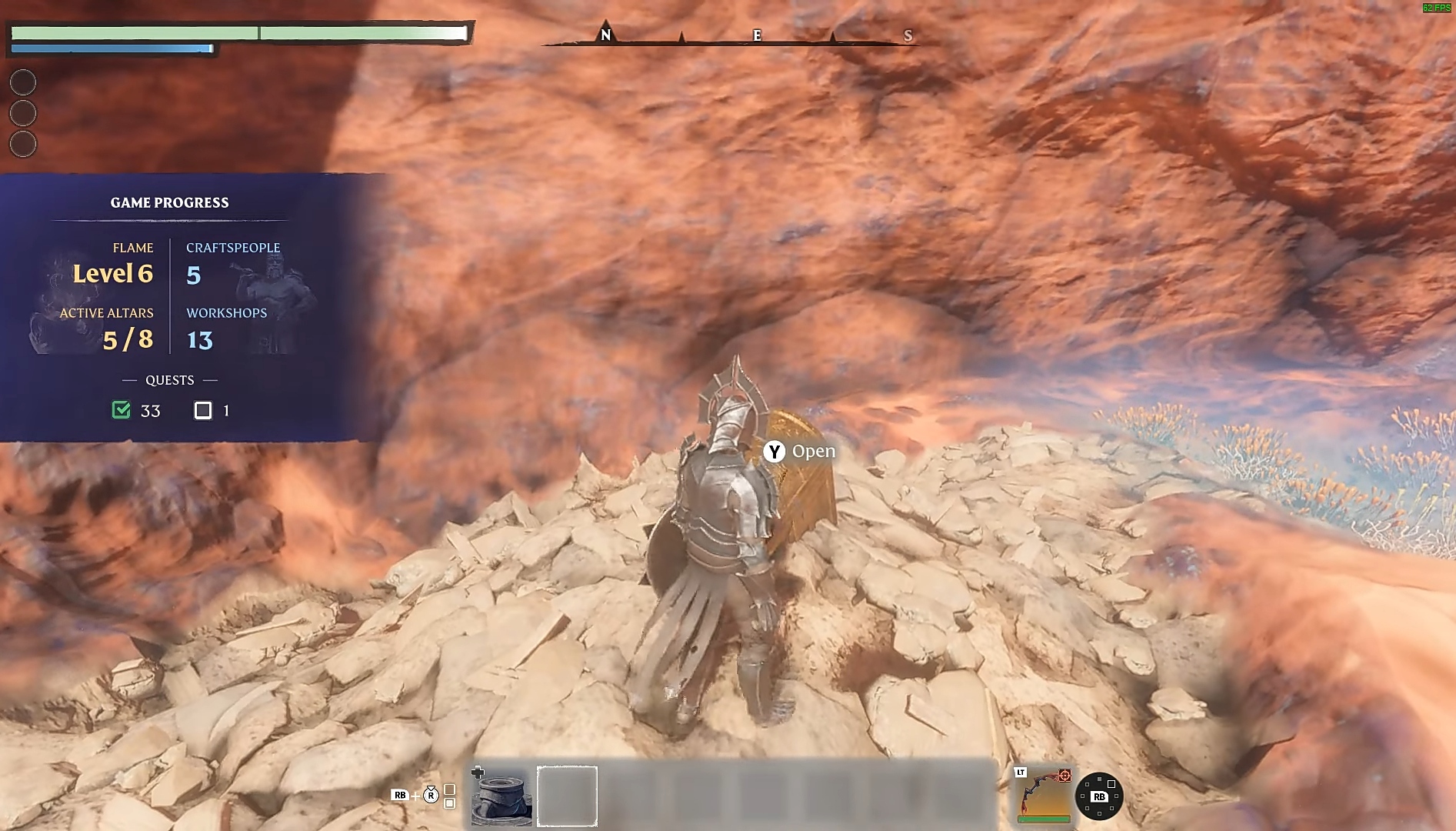
Task: Toggle the topmost circular buff slot
Action: click(23, 82)
